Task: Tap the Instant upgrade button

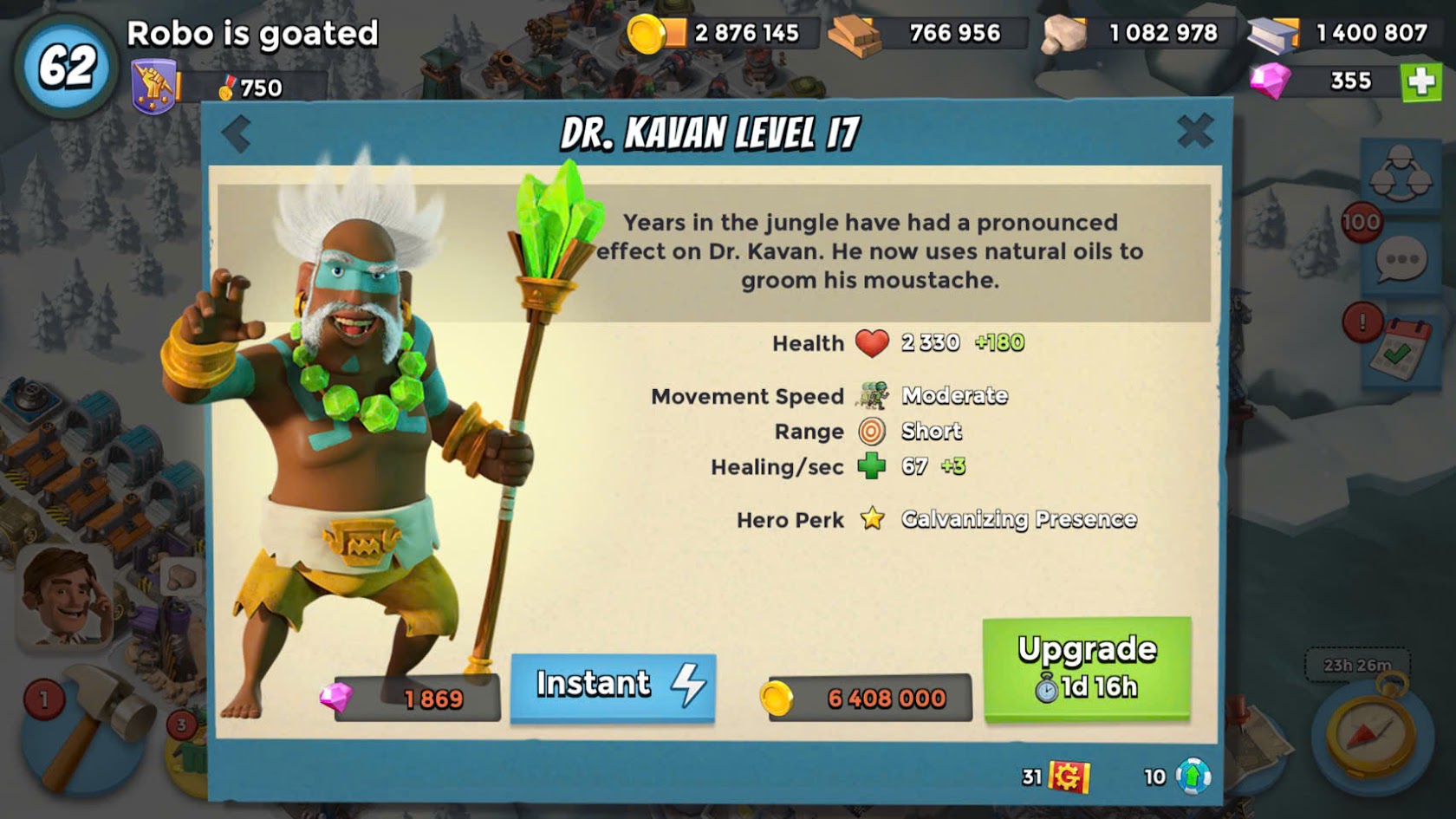Action: (x=613, y=686)
